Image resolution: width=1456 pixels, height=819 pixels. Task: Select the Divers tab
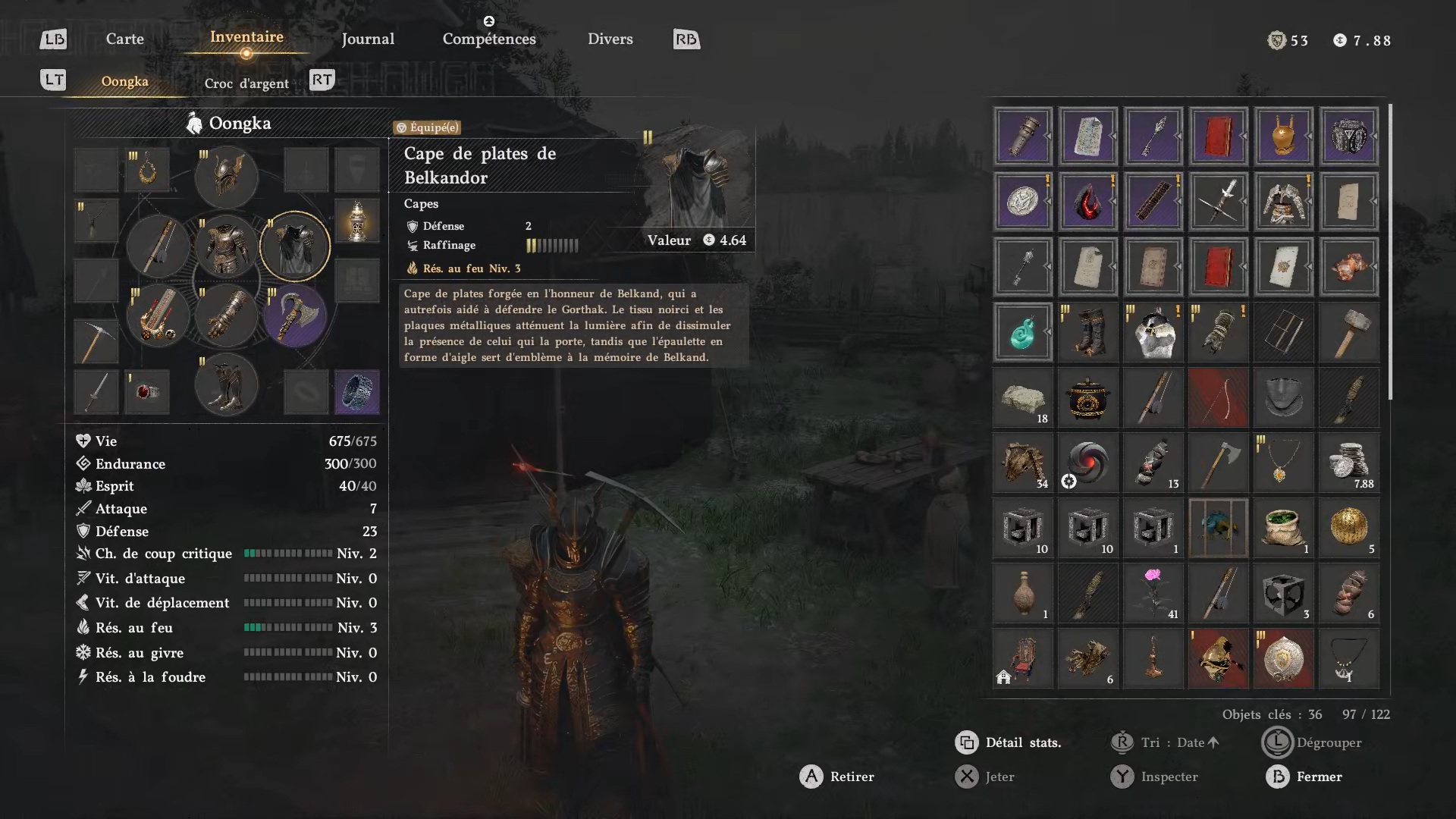point(610,39)
